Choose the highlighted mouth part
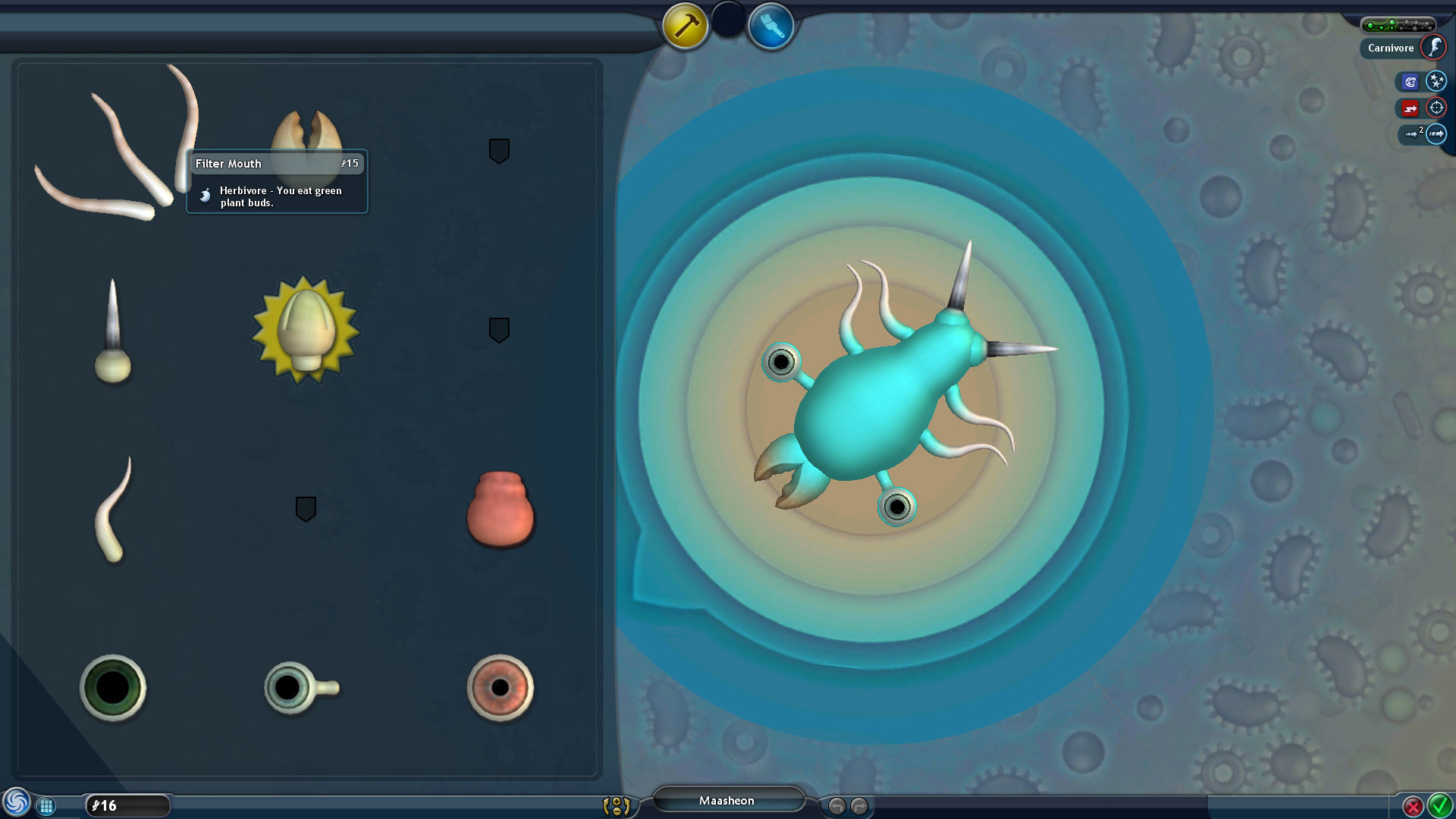Viewport: 1456px width, 819px height. tap(303, 326)
